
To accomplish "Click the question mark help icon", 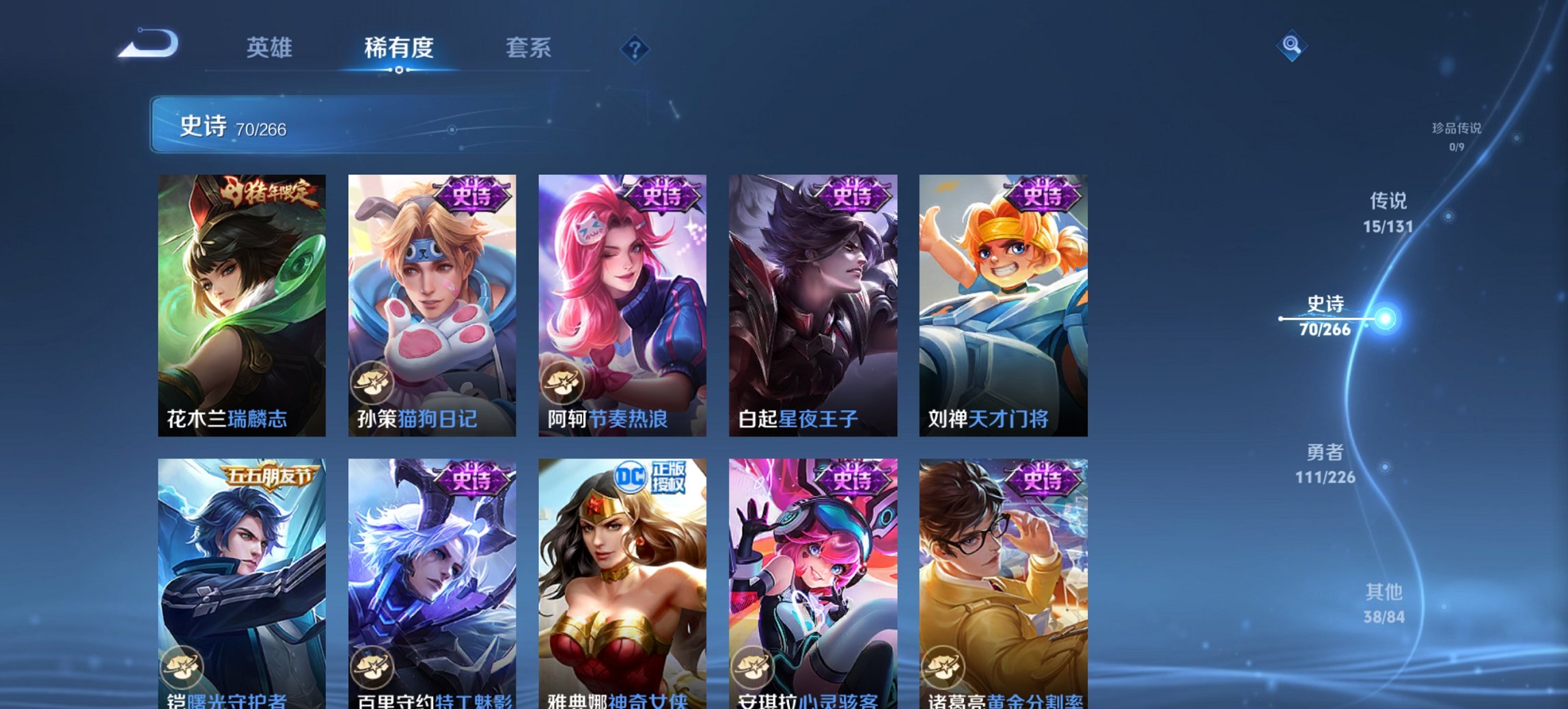I will pos(634,48).
